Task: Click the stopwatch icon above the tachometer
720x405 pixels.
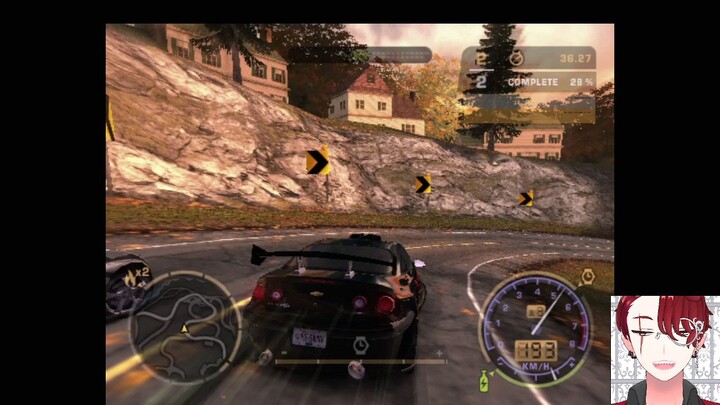Action: 589,274
